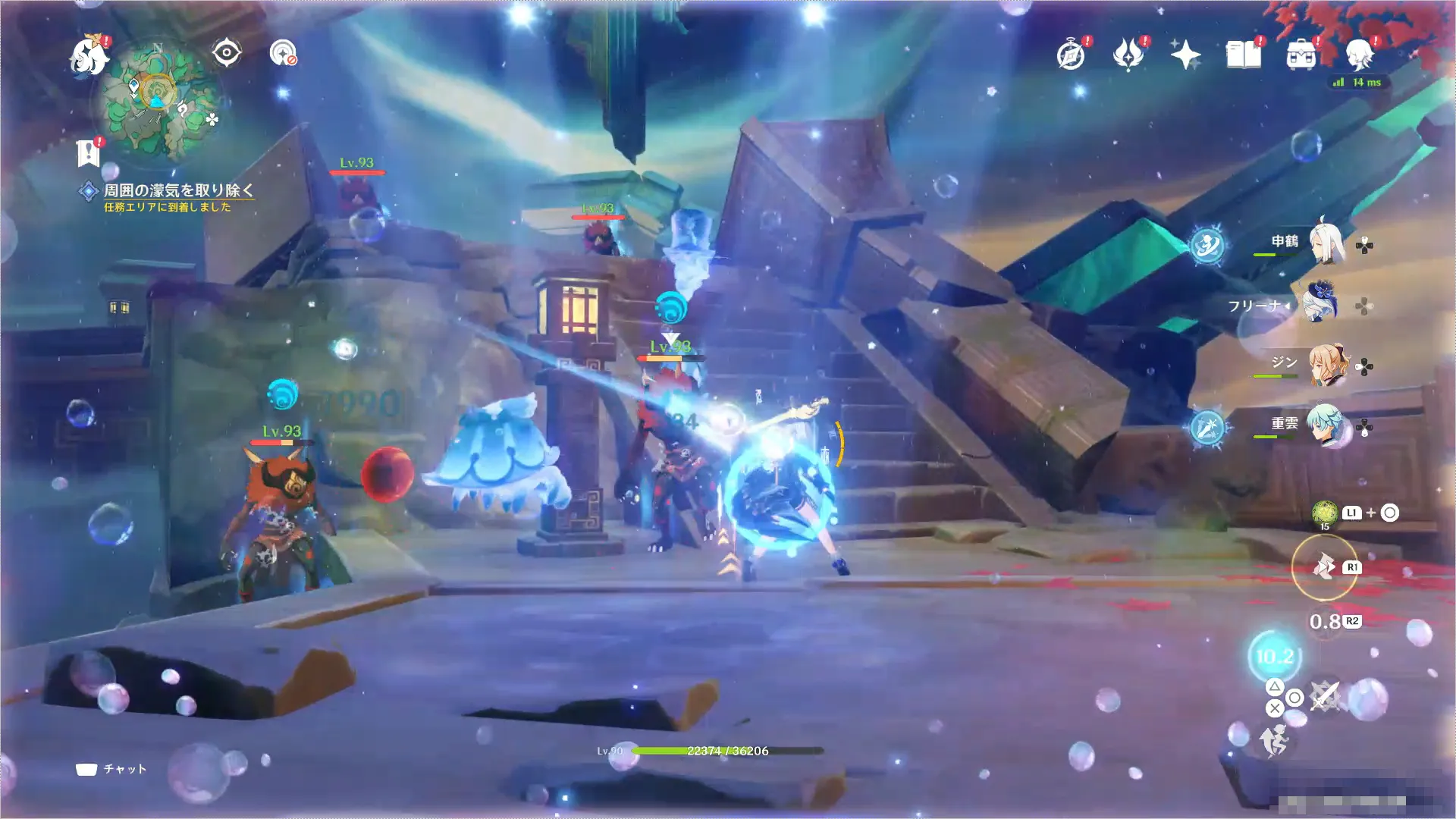
Task: Open the Paimon menu icon
Action: [89, 56]
